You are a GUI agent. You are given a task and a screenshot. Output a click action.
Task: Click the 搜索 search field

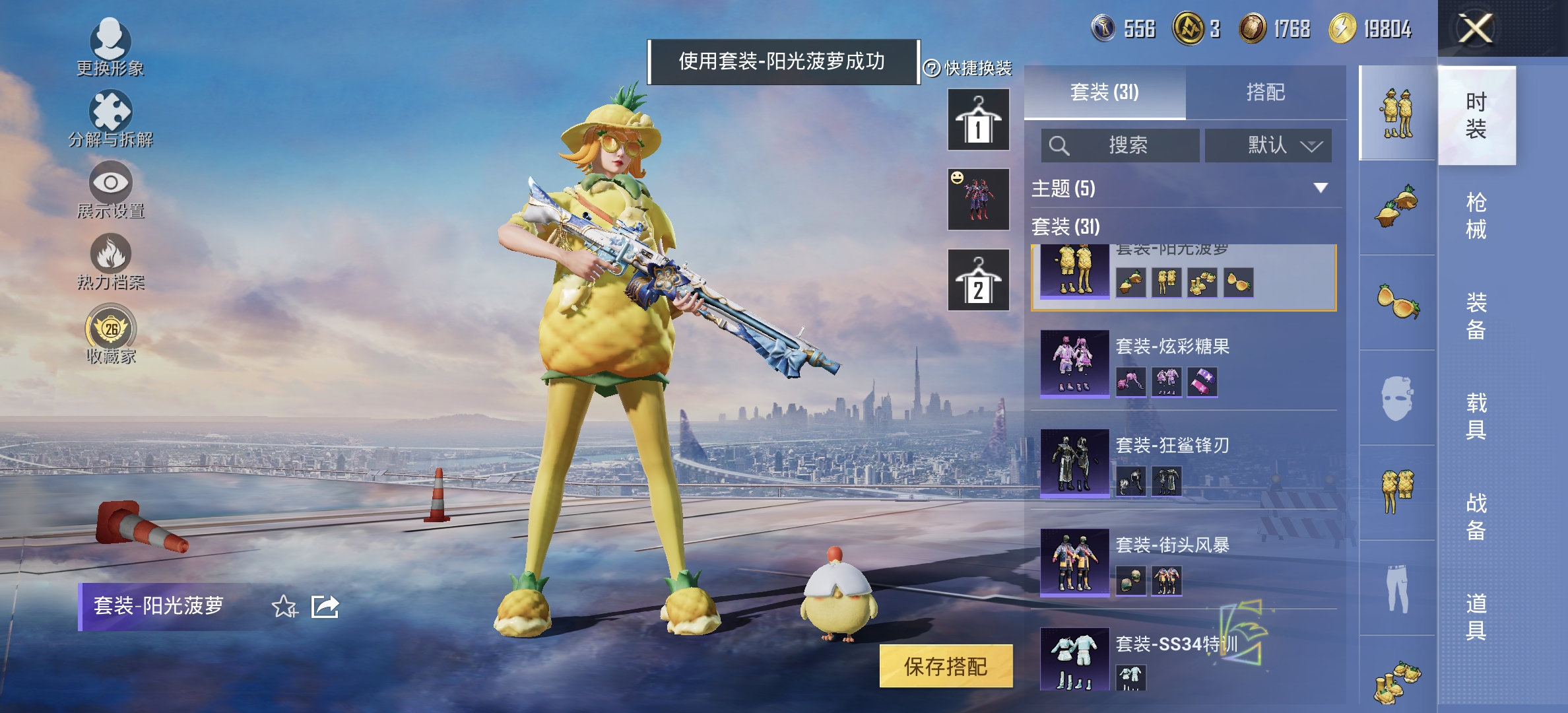tap(1122, 145)
